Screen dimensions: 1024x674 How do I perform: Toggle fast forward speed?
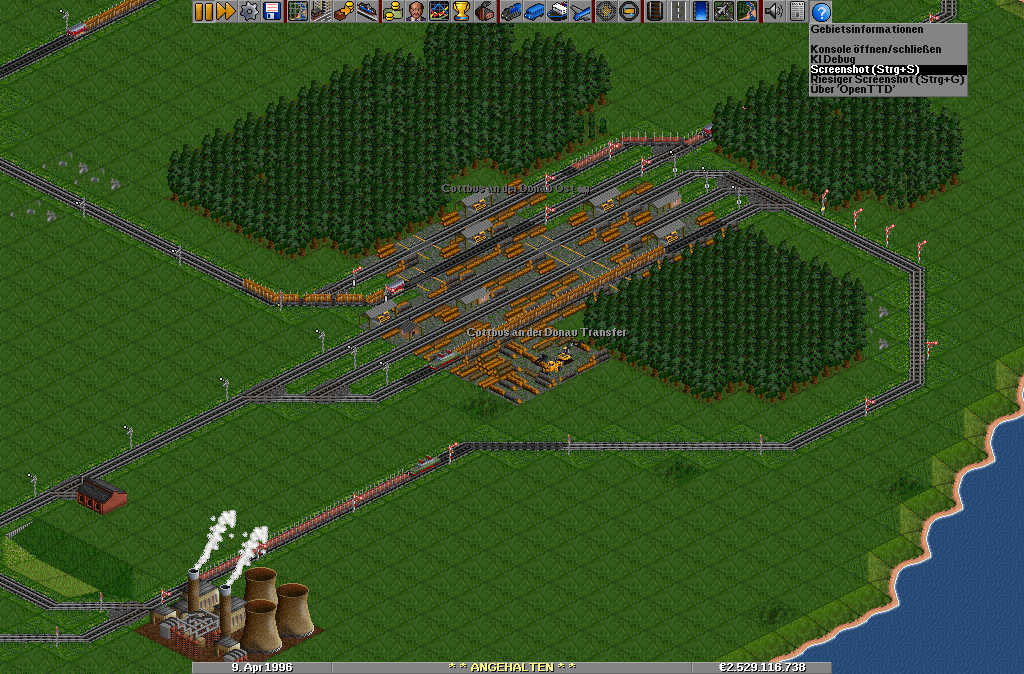[225, 12]
